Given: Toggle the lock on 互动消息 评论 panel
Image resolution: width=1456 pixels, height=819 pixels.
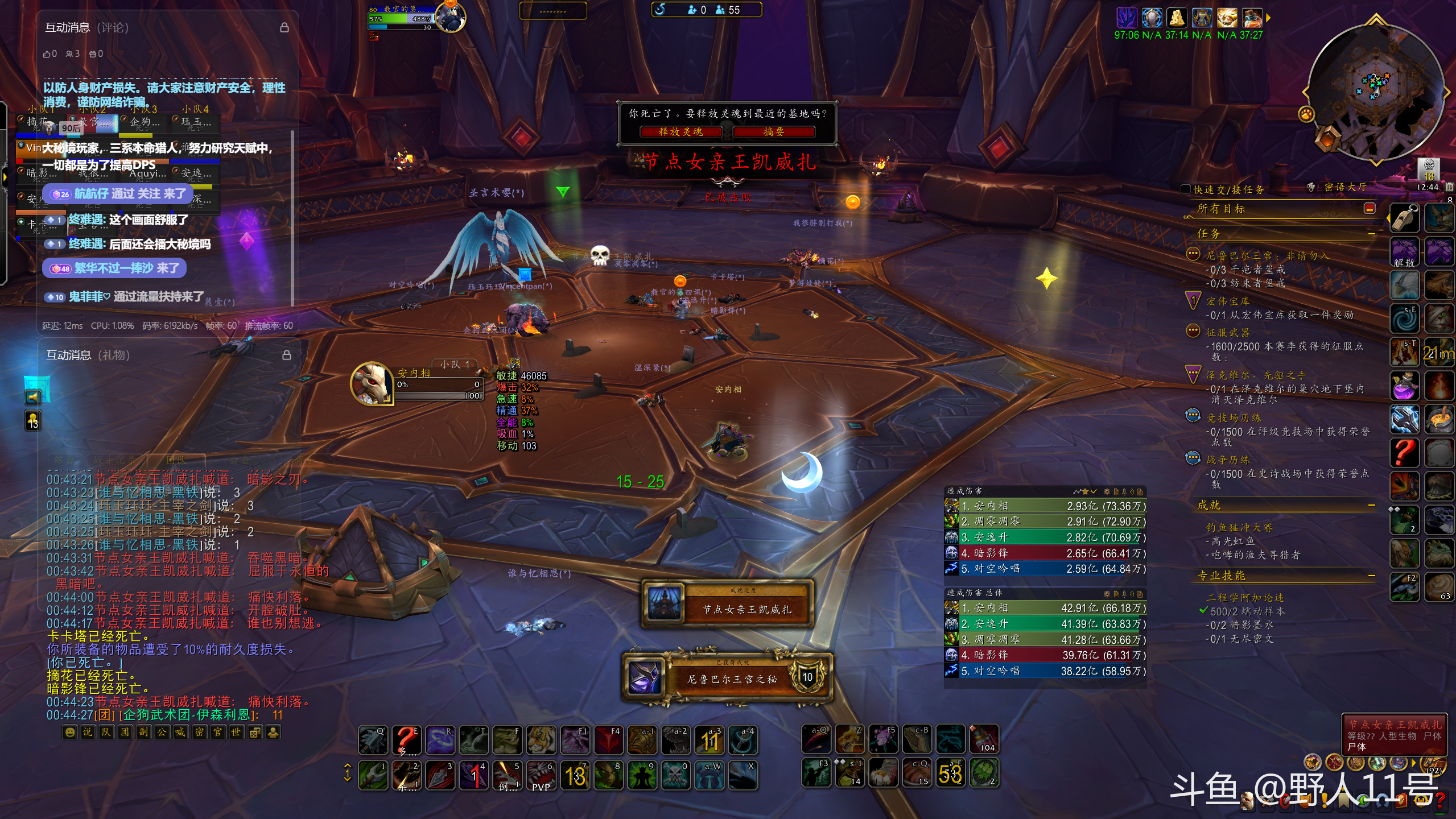Looking at the screenshot, I should (x=284, y=27).
